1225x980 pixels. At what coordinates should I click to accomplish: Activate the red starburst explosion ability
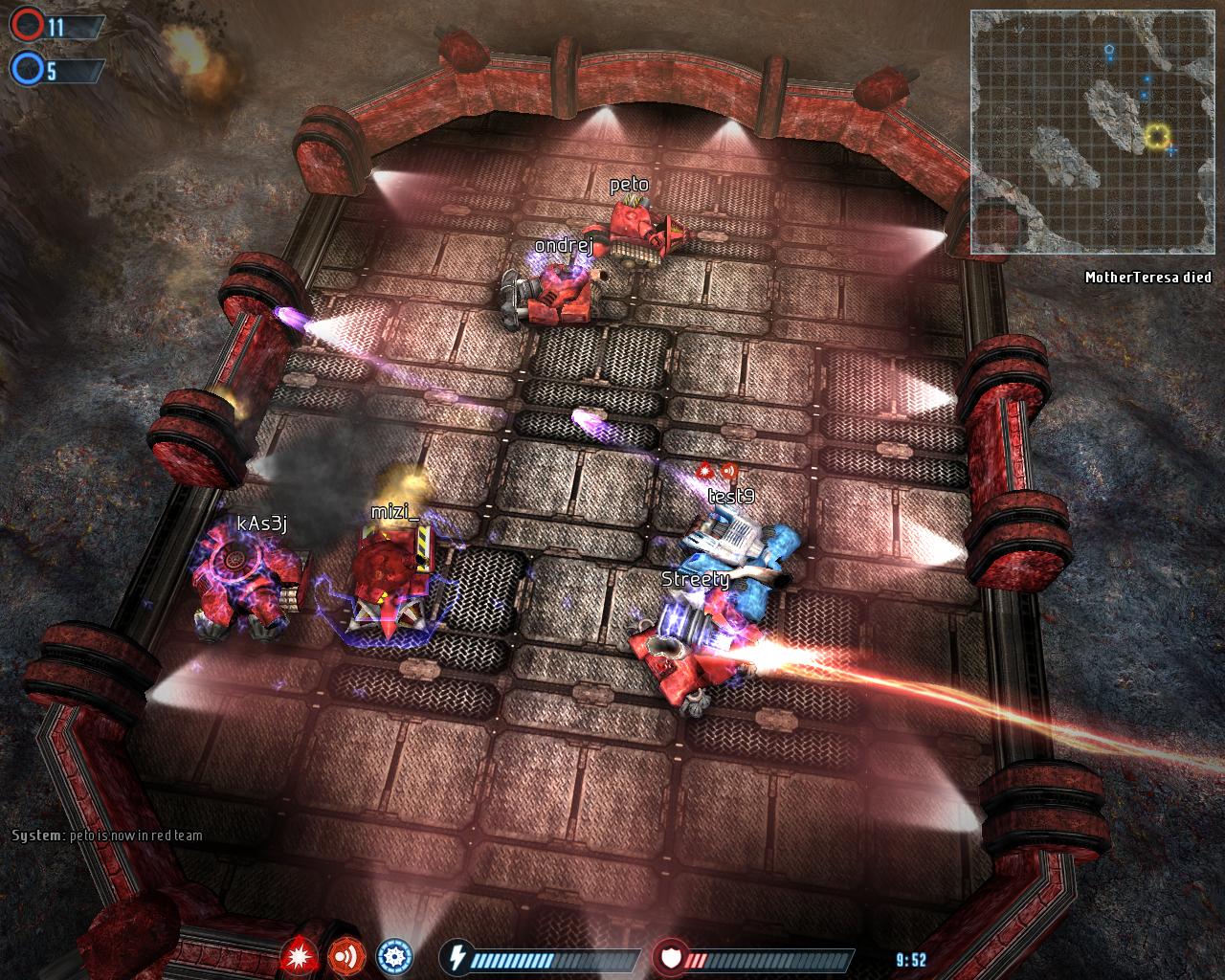pyautogui.click(x=301, y=956)
